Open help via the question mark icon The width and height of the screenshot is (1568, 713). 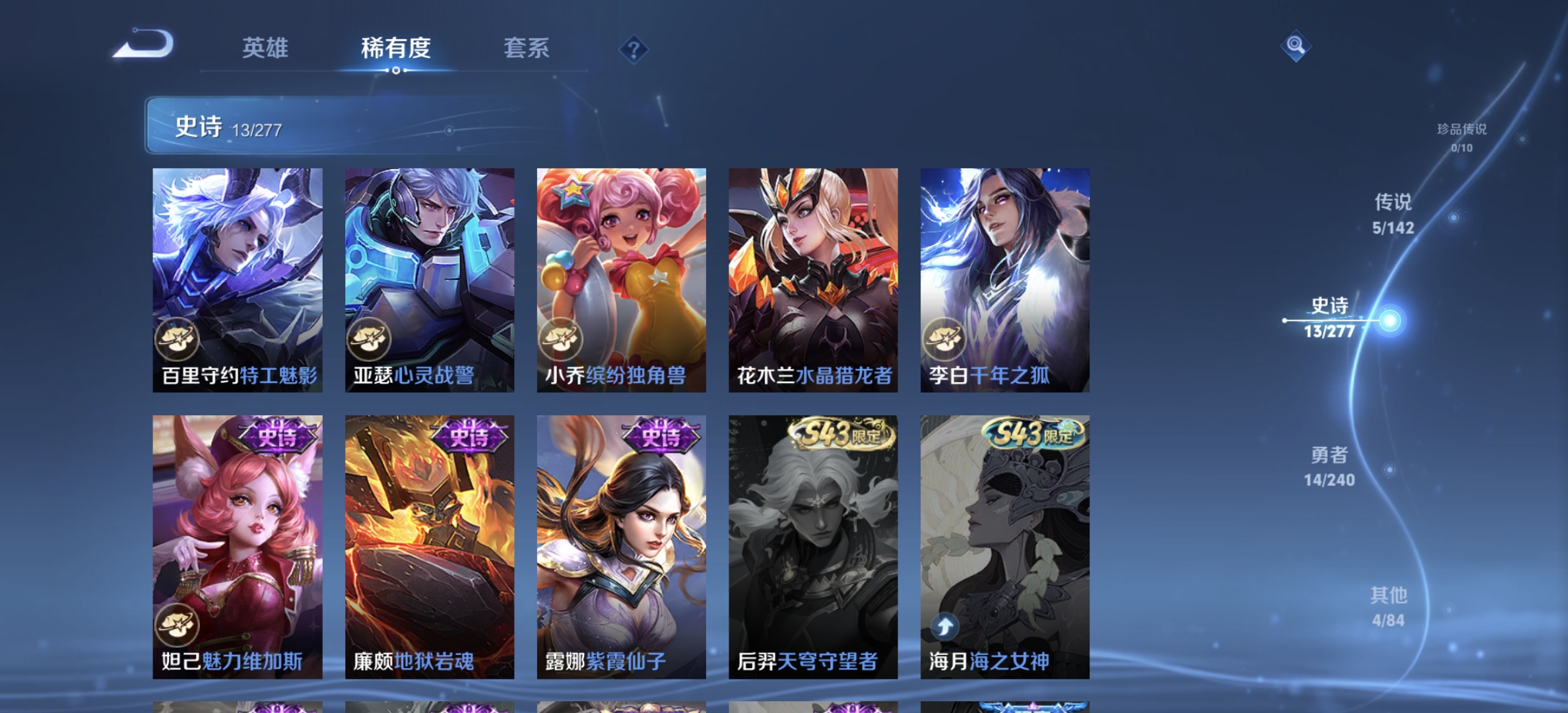click(633, 48)
